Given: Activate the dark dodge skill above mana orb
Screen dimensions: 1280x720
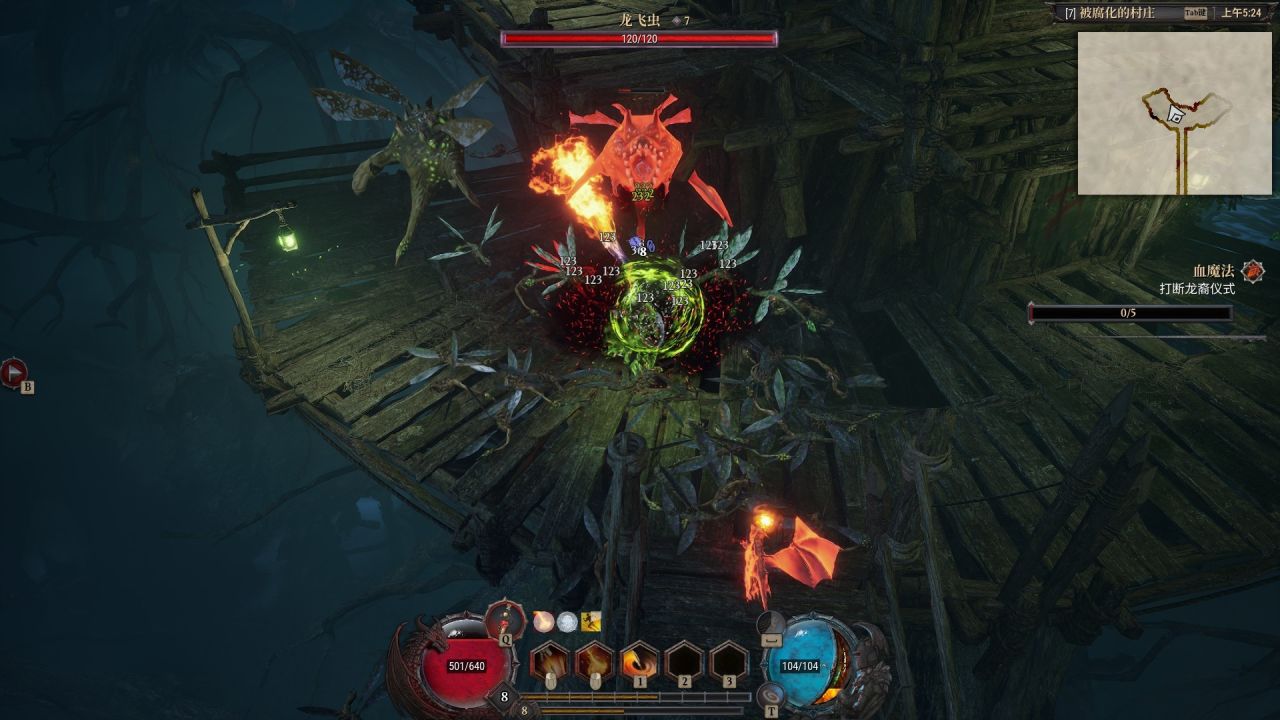Looking at the screenshot, I should pyautogui.click(x=771, y=624).
